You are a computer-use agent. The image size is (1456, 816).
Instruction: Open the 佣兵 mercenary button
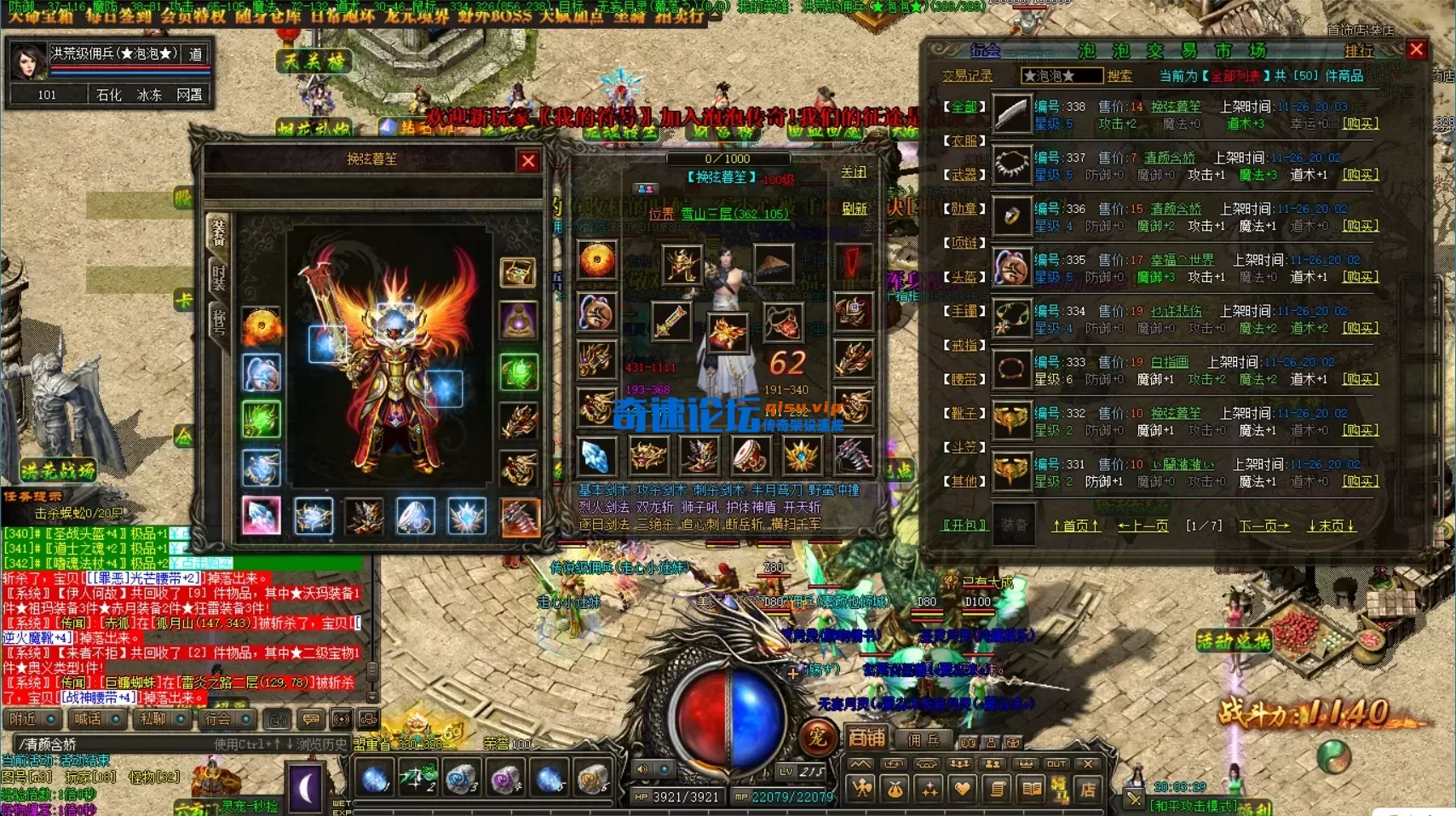point(924,739)
